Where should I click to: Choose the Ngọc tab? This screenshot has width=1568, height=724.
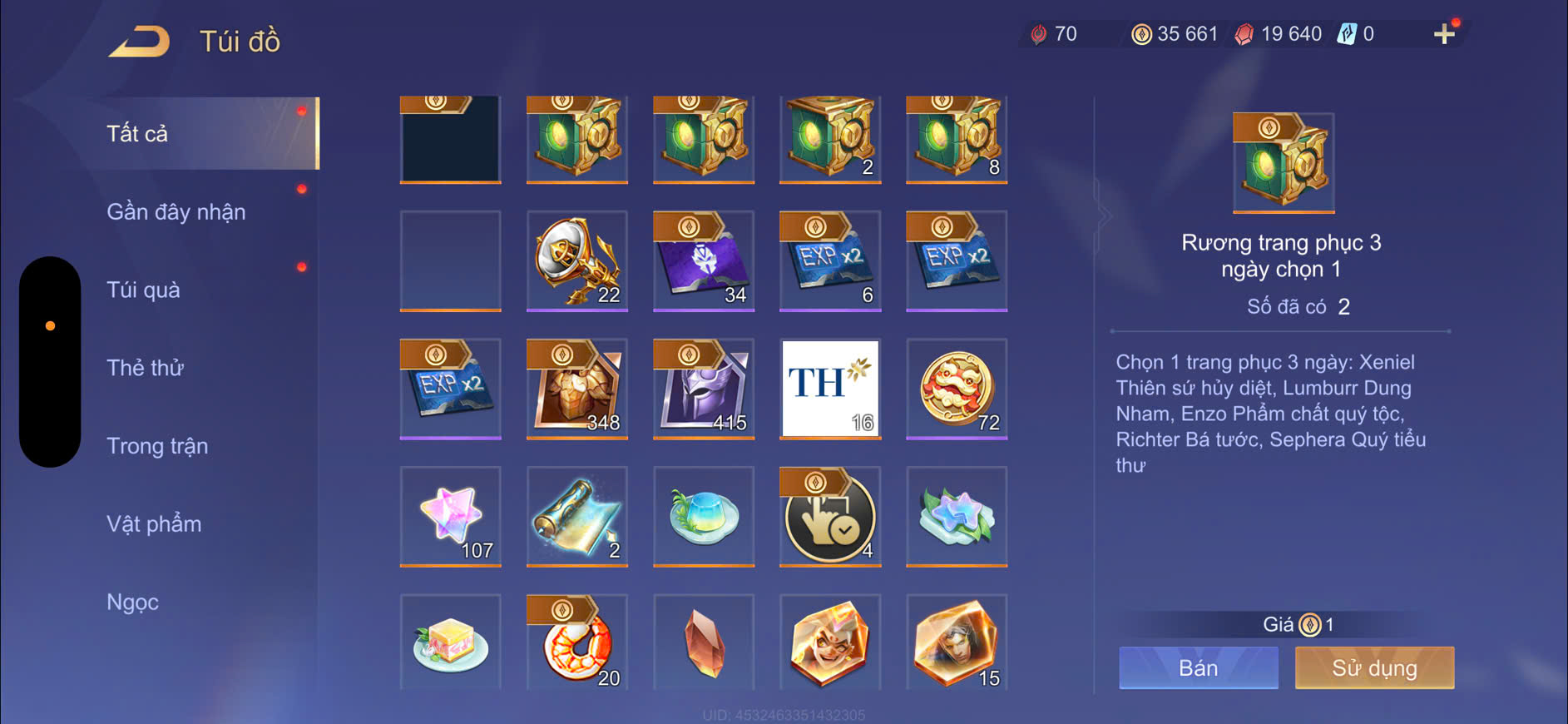(132, 602)
